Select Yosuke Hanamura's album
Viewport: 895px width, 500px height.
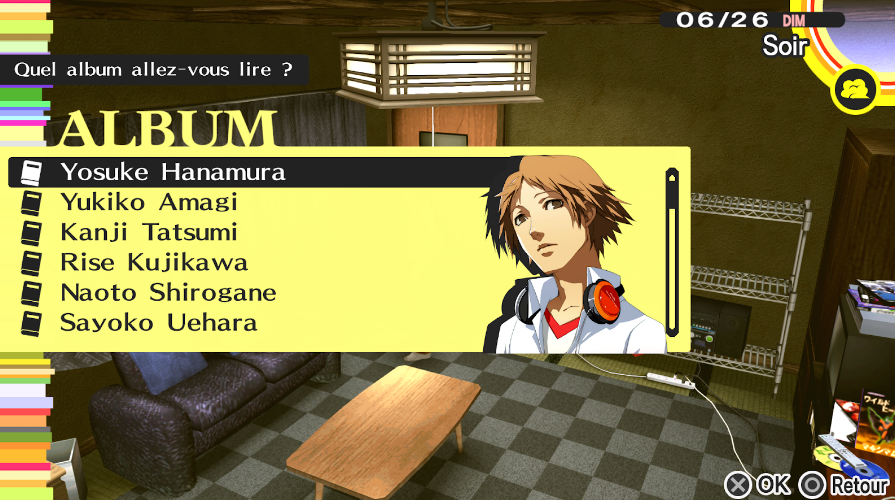click(x=172, y=172)
